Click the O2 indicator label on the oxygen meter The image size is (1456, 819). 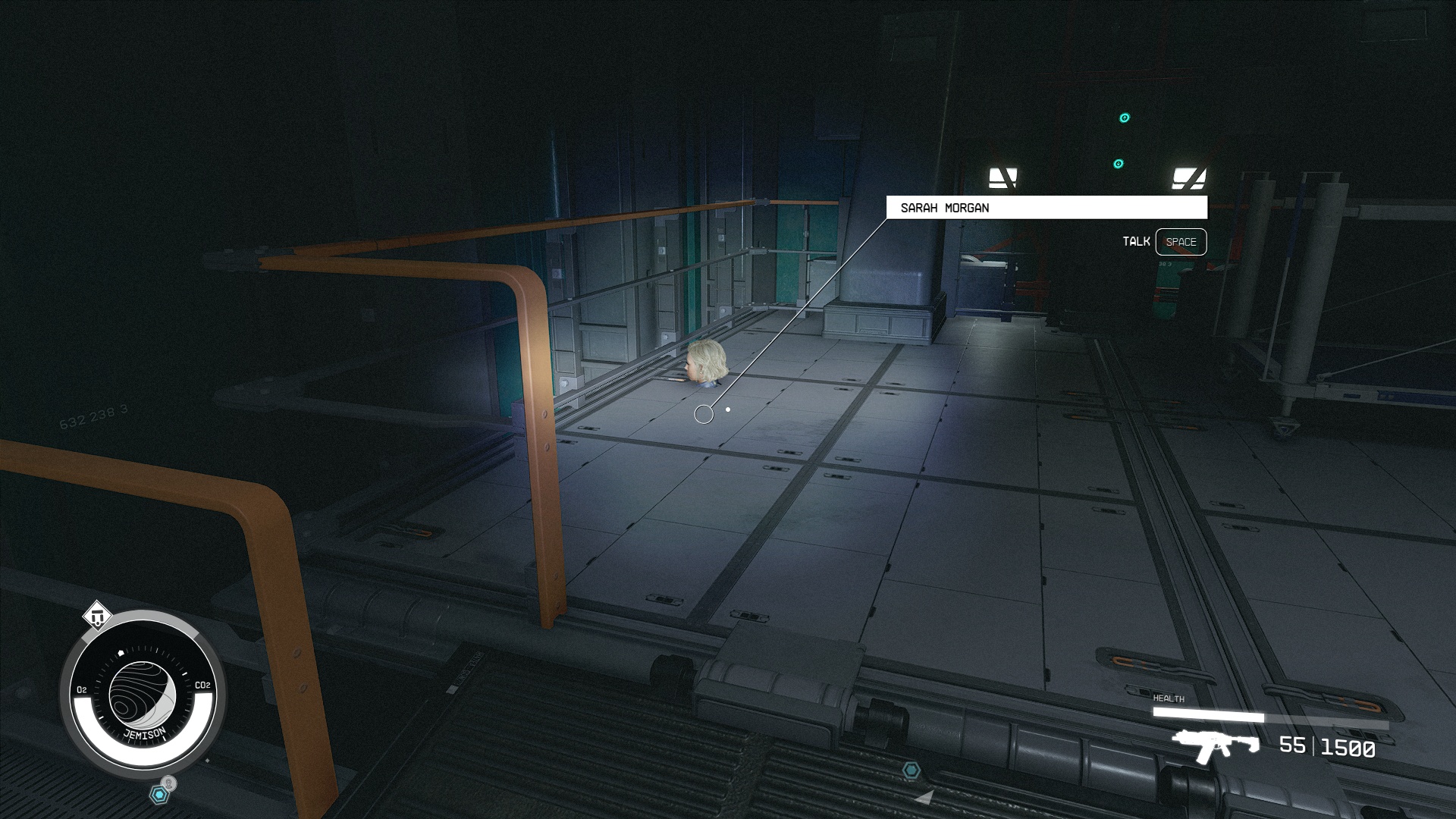pyautogui.click(x=82, y=688)
